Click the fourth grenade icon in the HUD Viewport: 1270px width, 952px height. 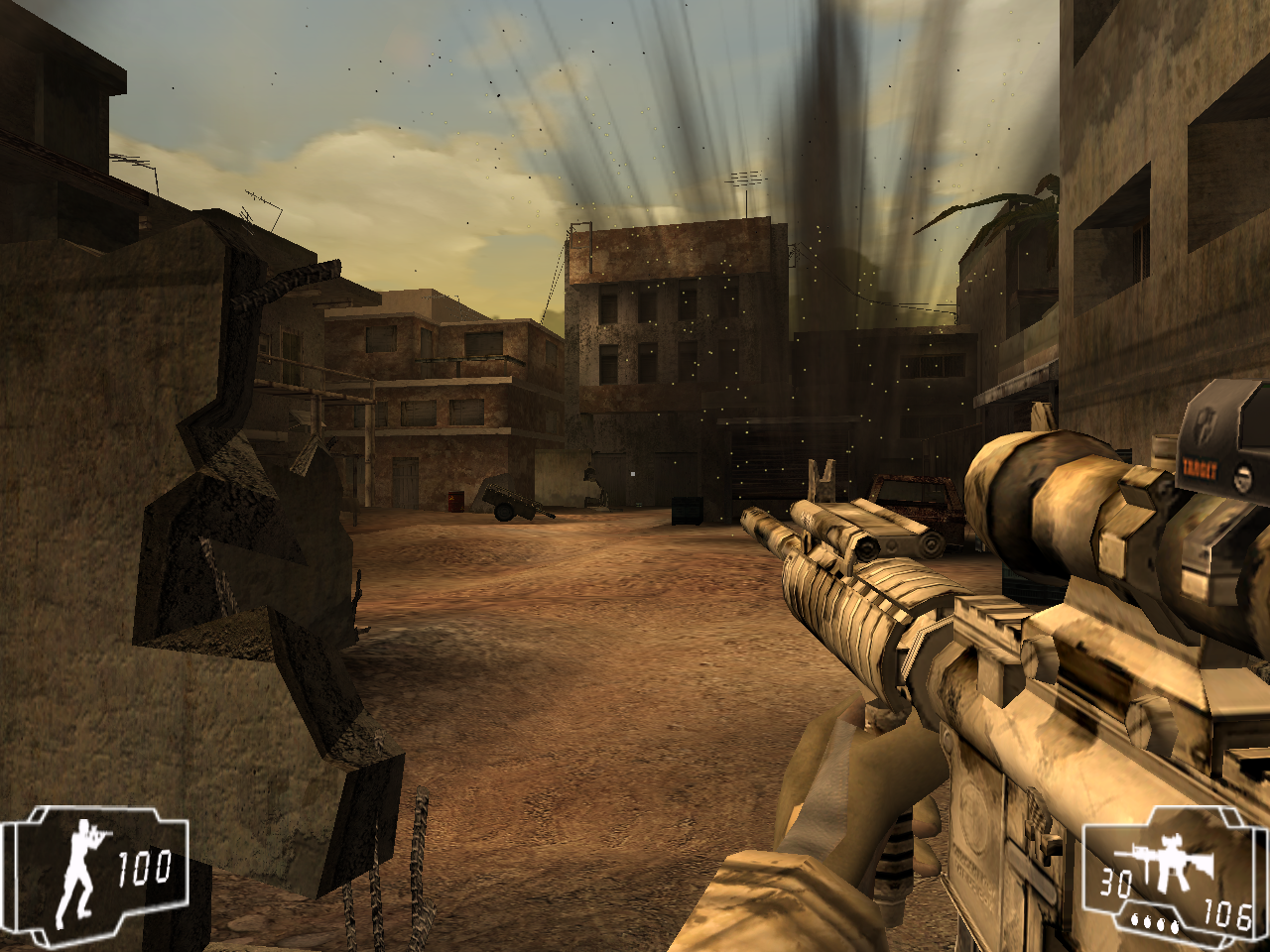(x=1174, y=927)
